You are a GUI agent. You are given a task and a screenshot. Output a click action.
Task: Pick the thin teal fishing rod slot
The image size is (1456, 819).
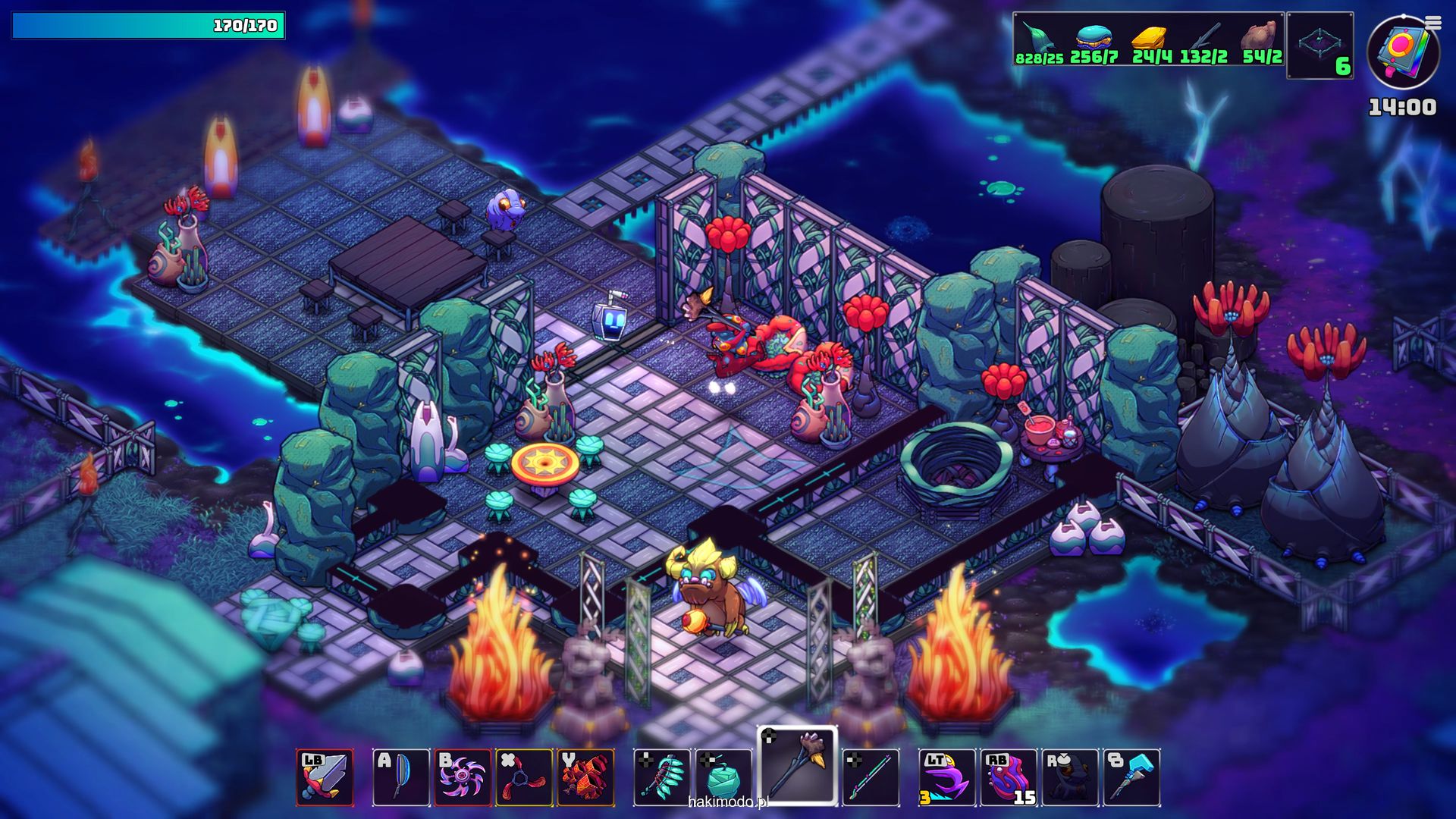pyautogui.click(x=871, y=777)
